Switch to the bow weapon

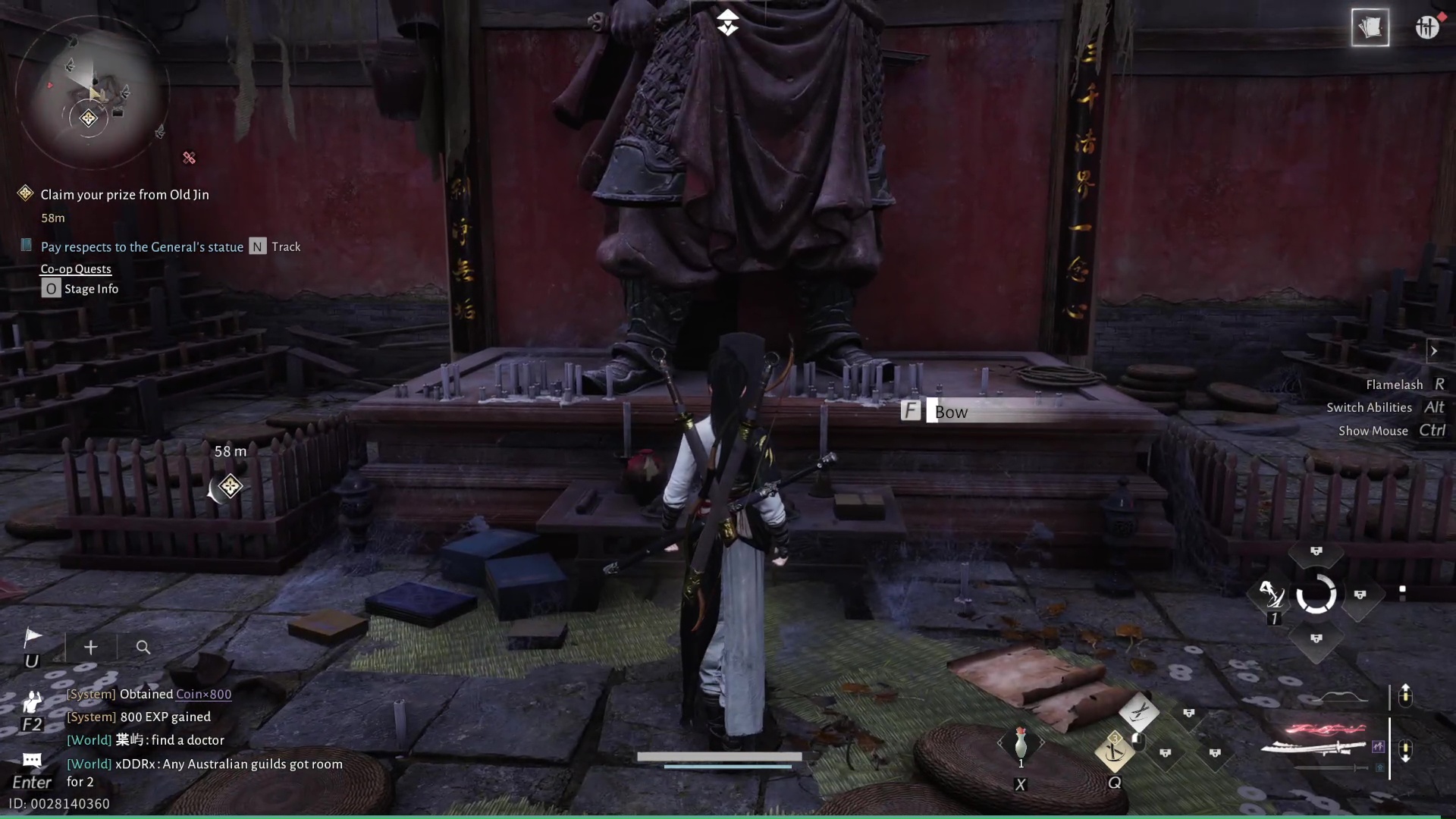tap(1344, 697)
